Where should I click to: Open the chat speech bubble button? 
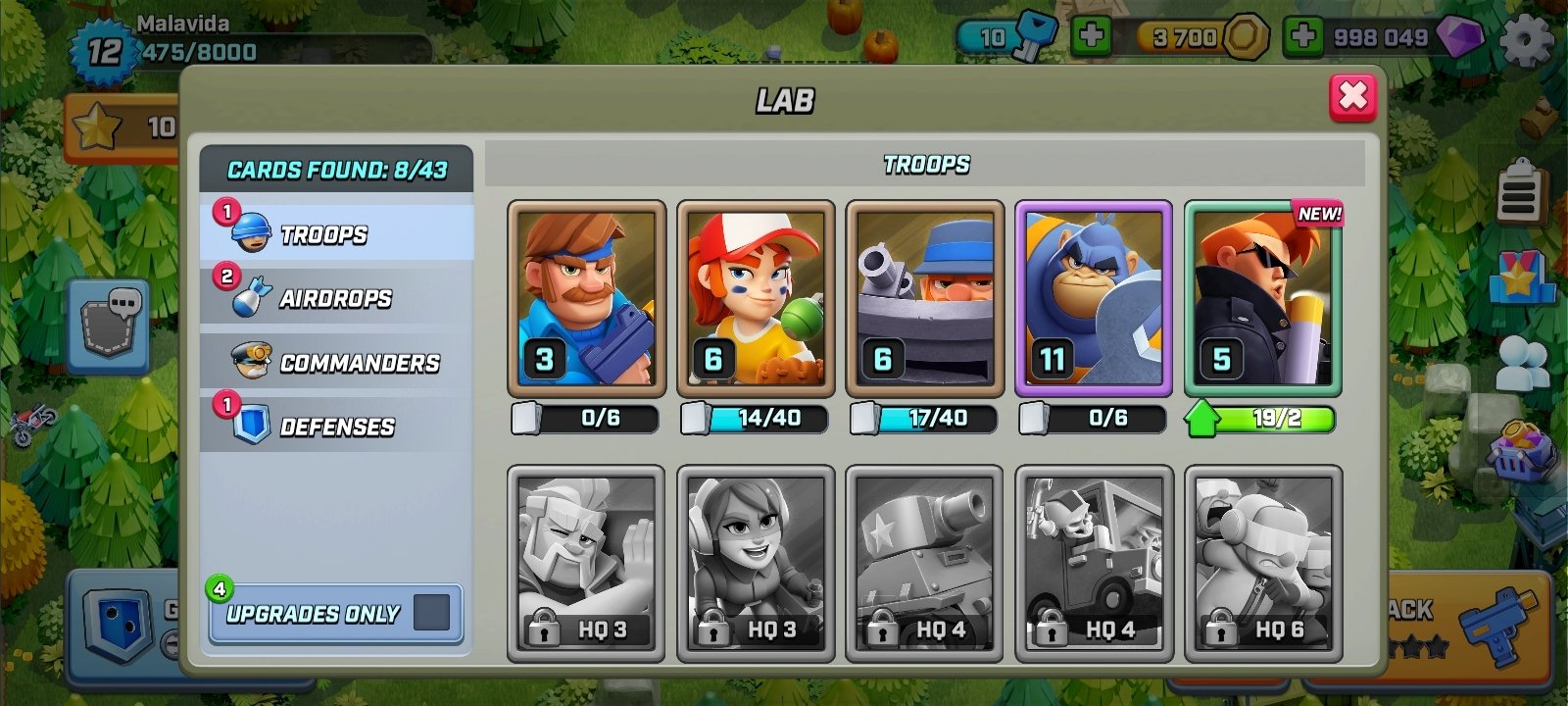tap(109, 325)
